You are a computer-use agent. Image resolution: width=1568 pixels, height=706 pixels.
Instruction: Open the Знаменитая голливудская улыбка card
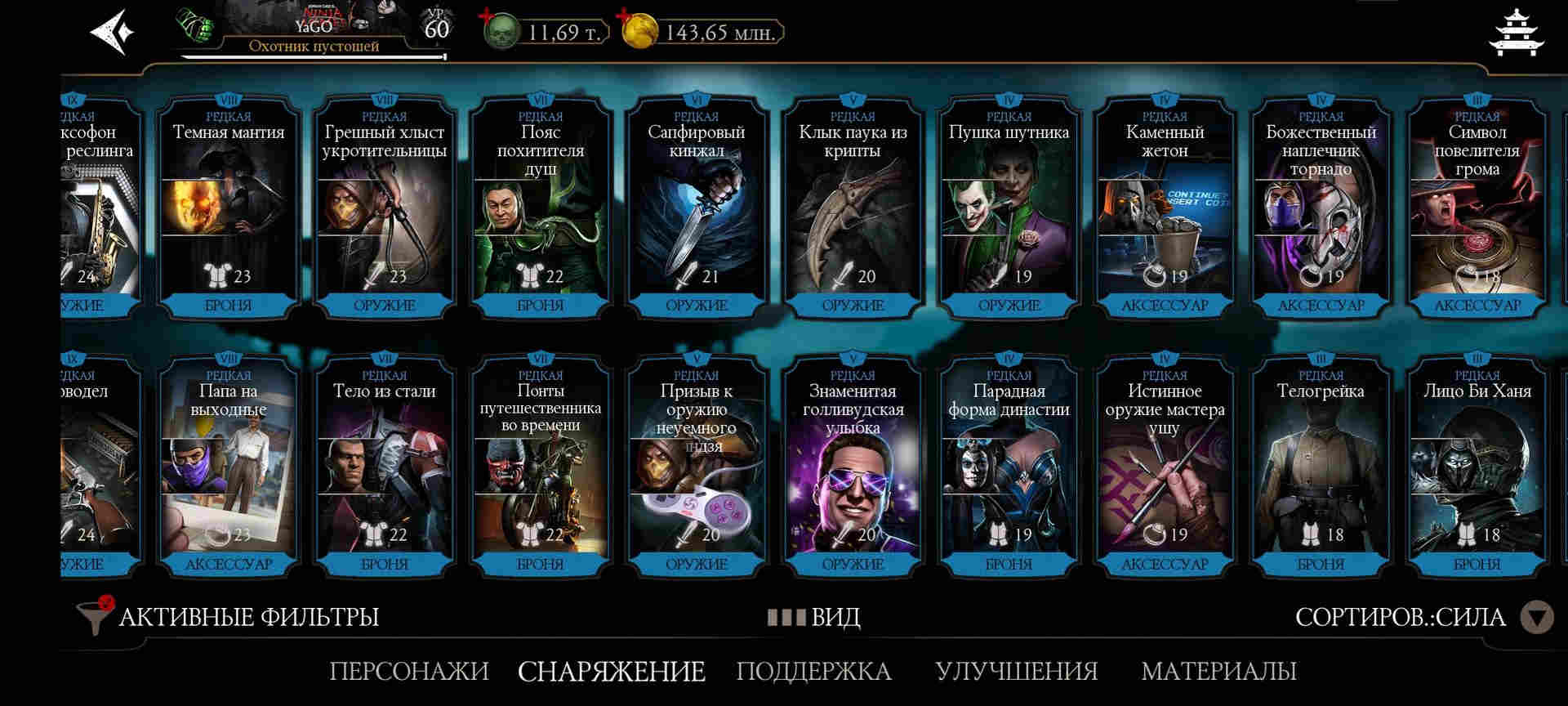853,467
